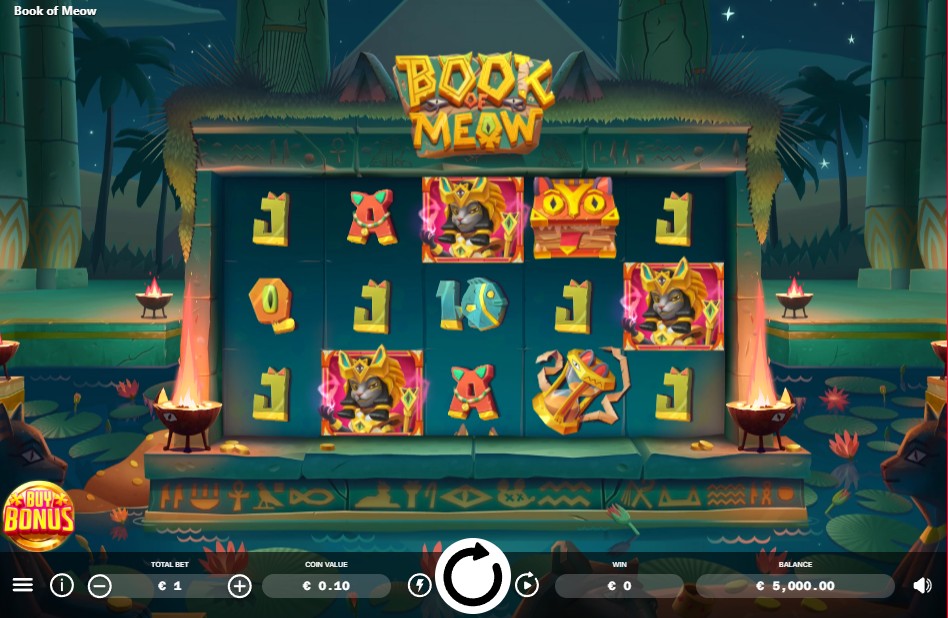
Task: Open the autoplay options
Action: click(527, 585)
